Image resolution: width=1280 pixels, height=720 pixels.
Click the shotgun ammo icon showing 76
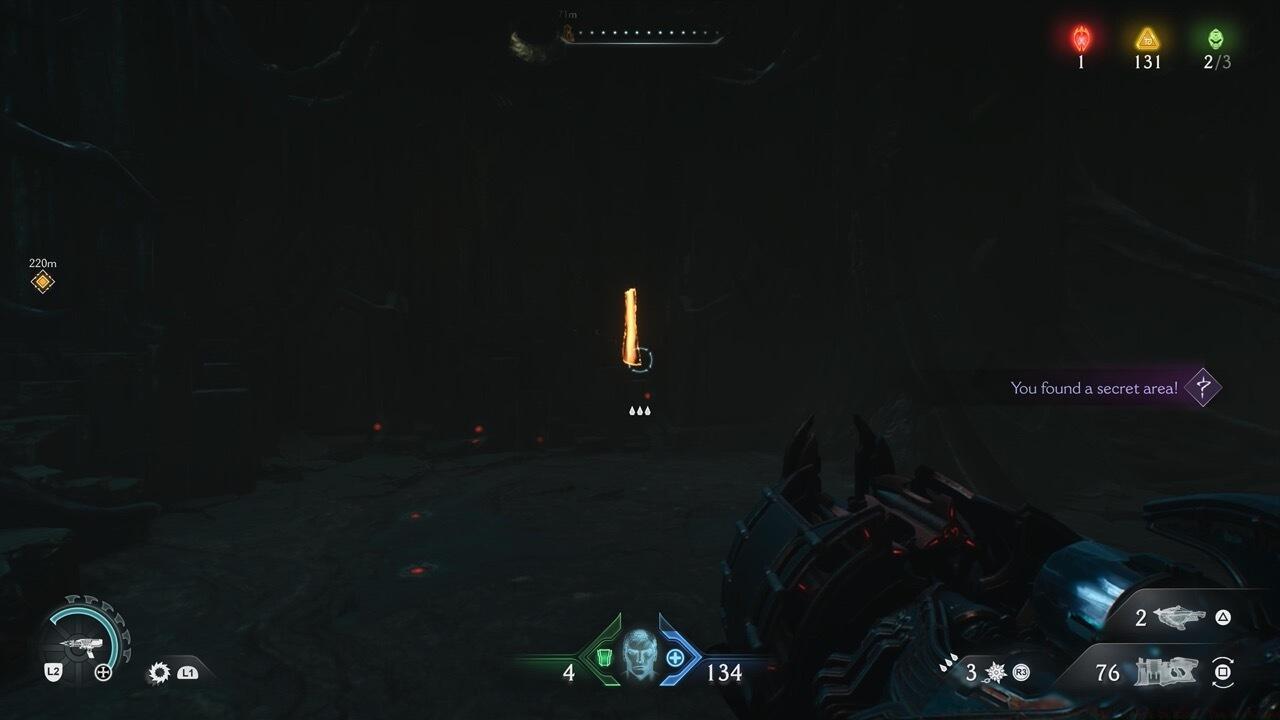(x=1165, y=671)
